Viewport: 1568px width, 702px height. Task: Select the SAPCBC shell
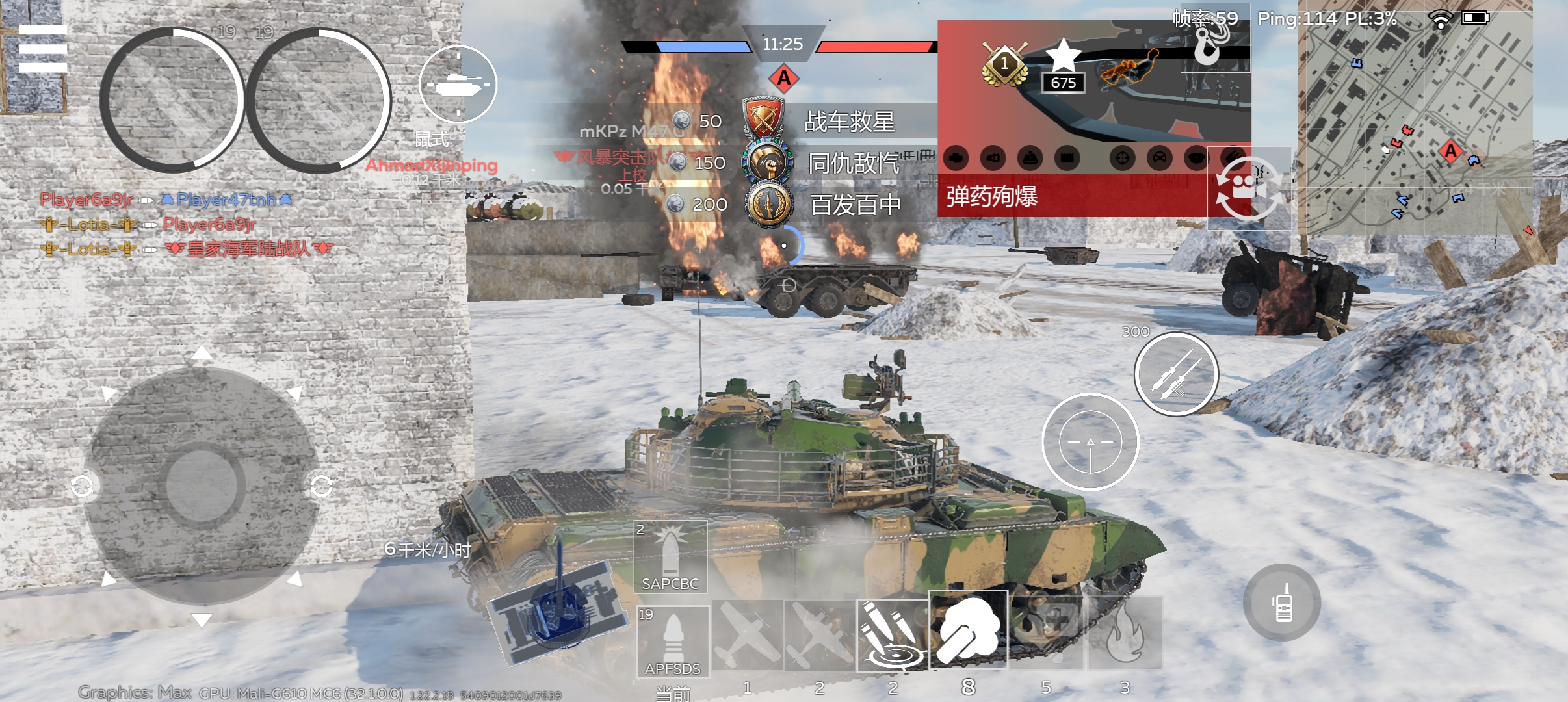[670, 556]
